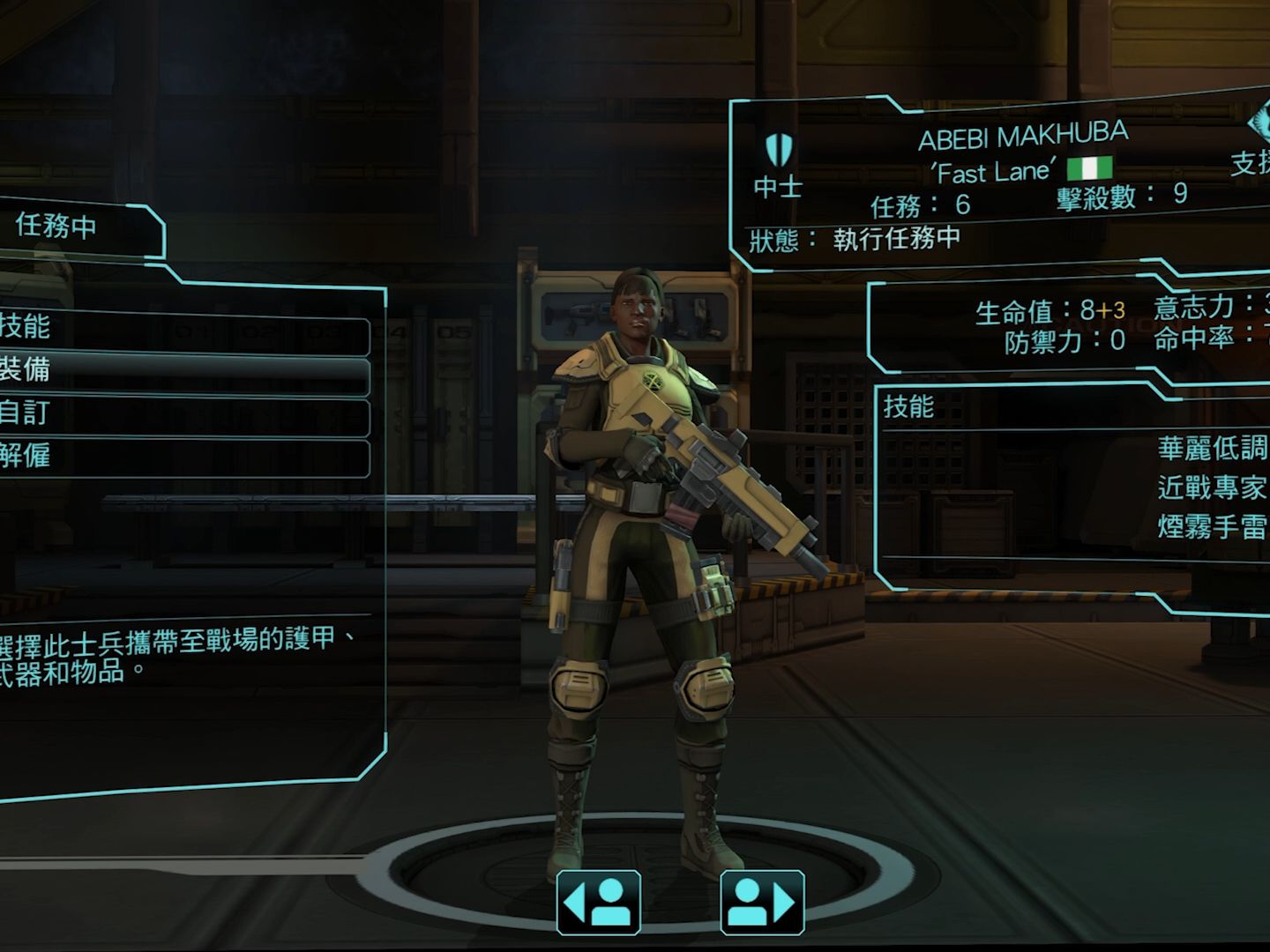The width and height of the screenshot is (1270, 952).
Task: Click the 解僱 dismiss soldier entry
Action: [x=176, y=457]
